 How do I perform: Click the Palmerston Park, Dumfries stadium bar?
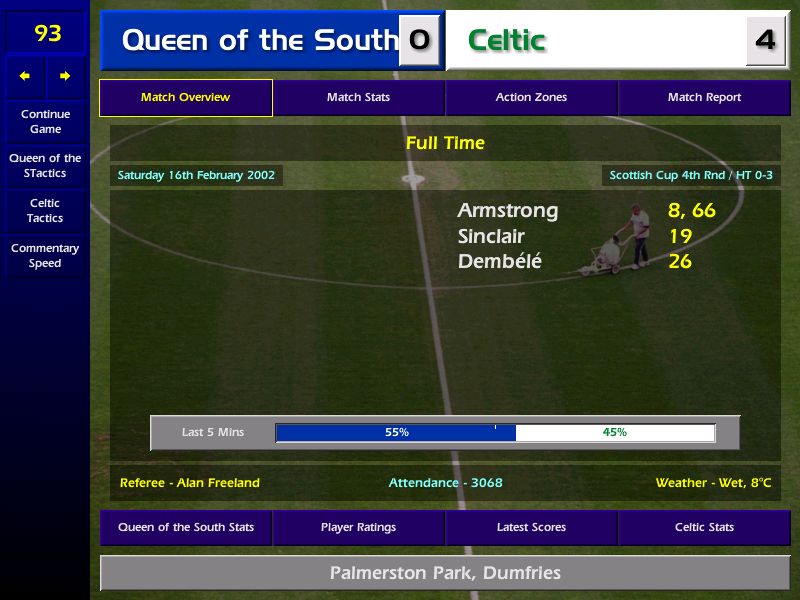pos(445,574)
